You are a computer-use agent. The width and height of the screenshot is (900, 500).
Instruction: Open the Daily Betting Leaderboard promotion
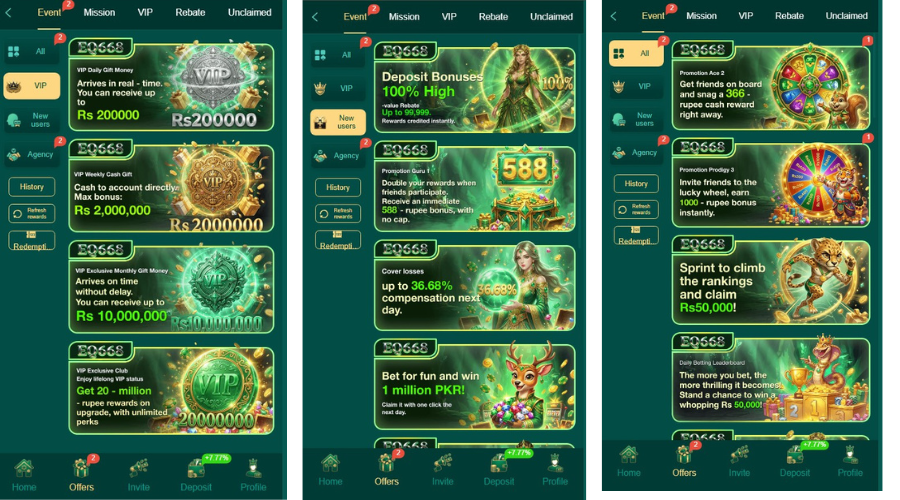click(x=770, y=378)
